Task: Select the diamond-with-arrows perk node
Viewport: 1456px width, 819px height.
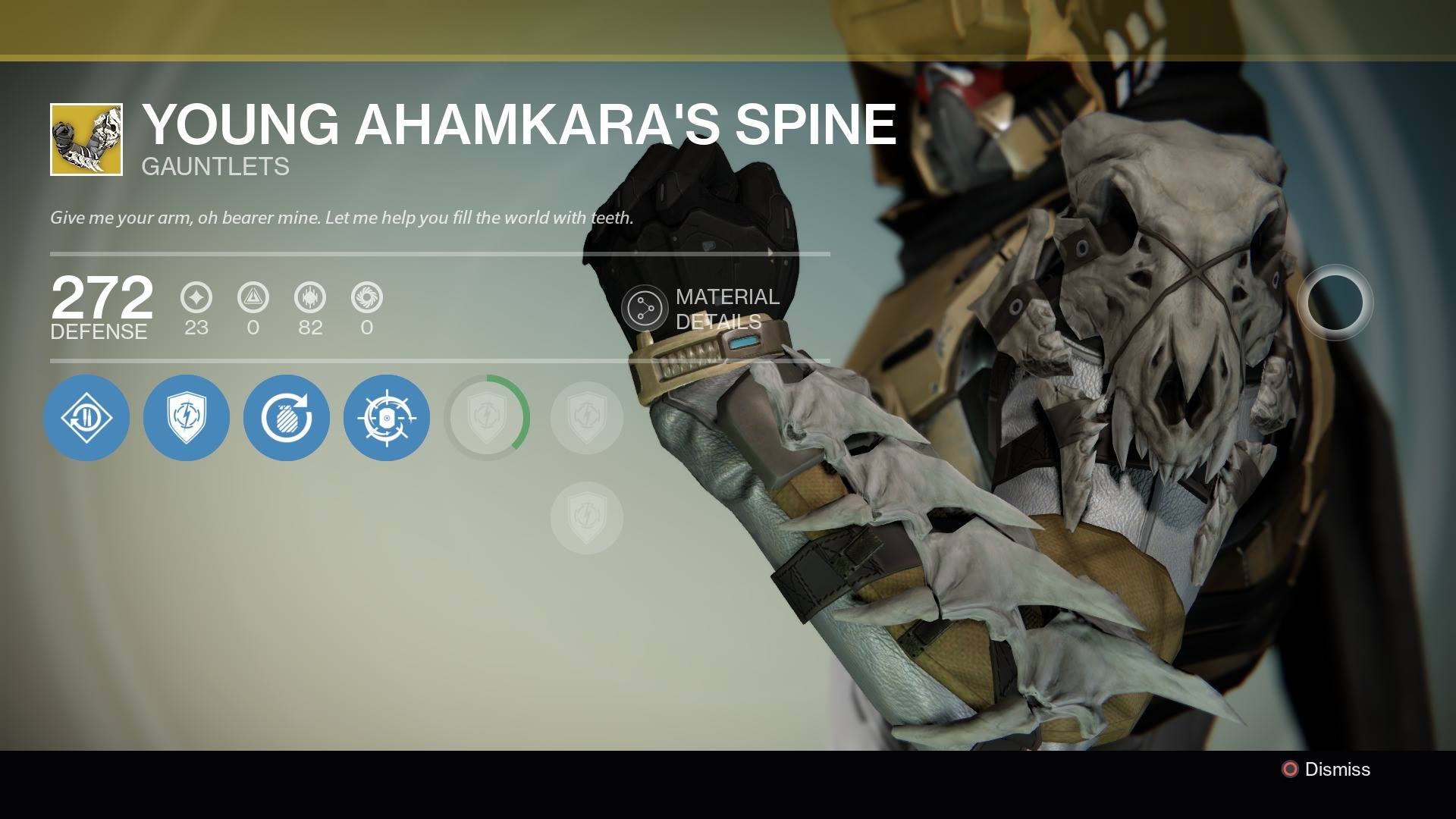Action: point(86,418)
